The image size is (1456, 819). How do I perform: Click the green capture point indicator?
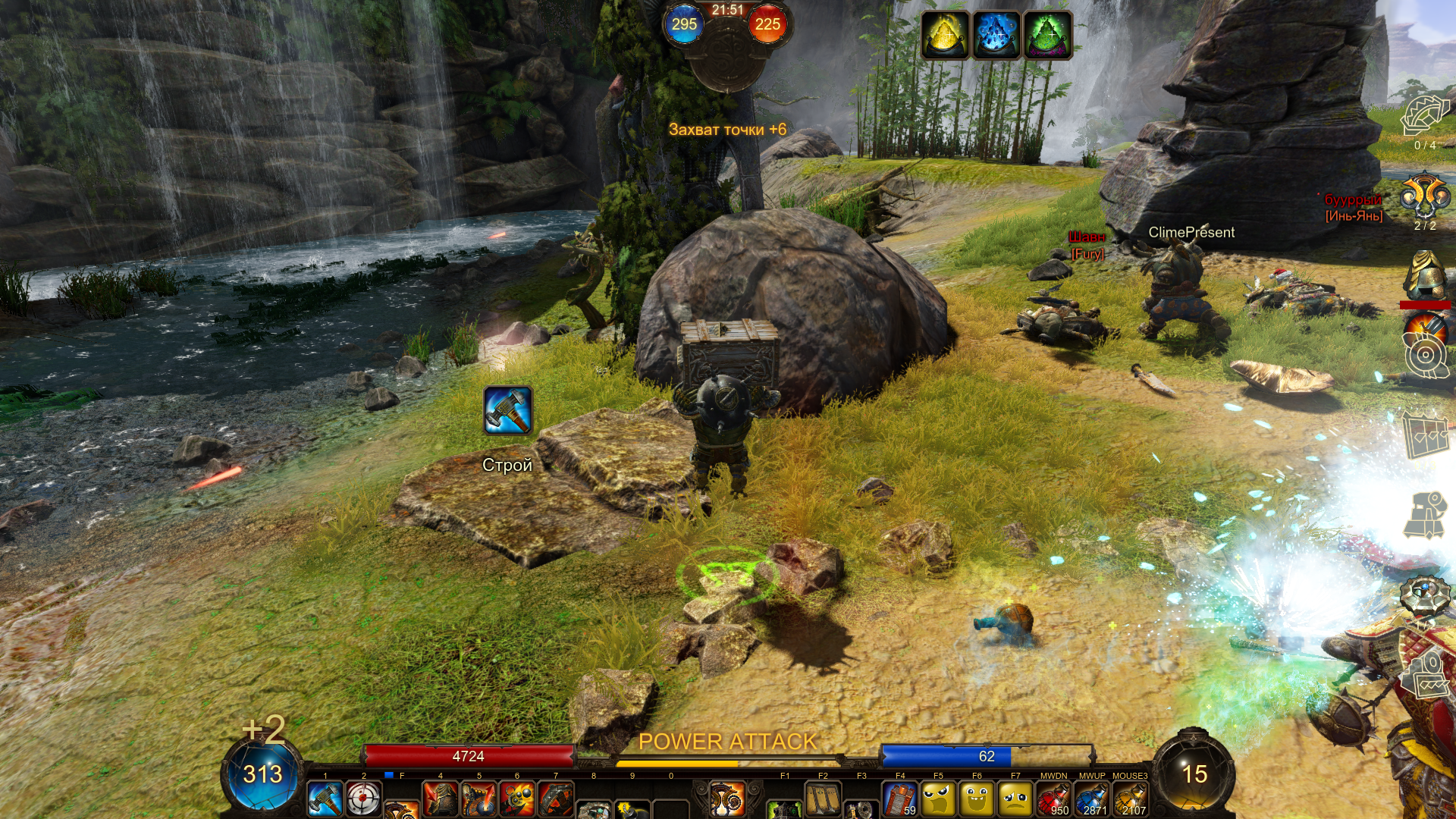coord(1047,34)
